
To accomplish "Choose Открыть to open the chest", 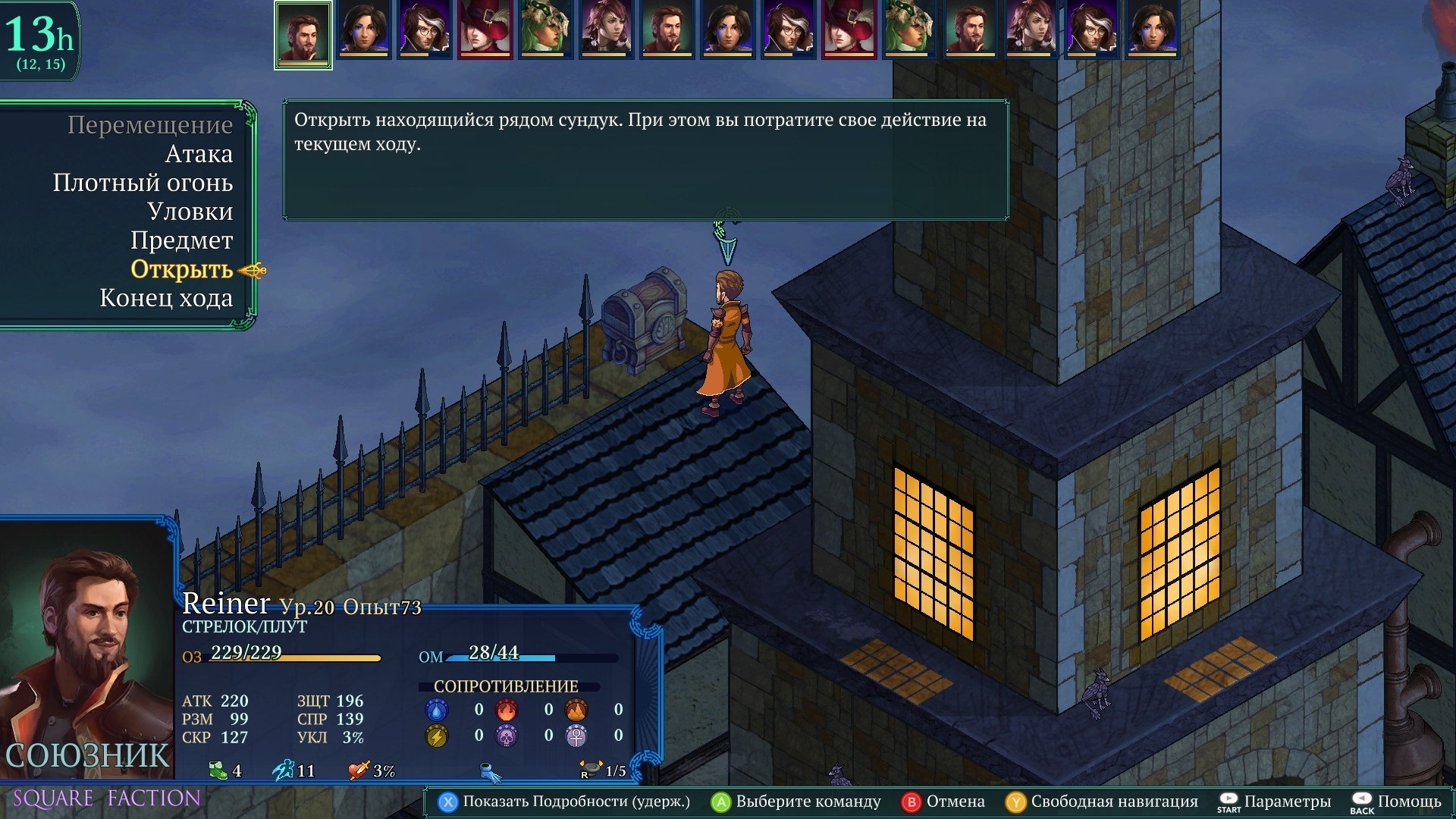I will click(x=181, y=269).
